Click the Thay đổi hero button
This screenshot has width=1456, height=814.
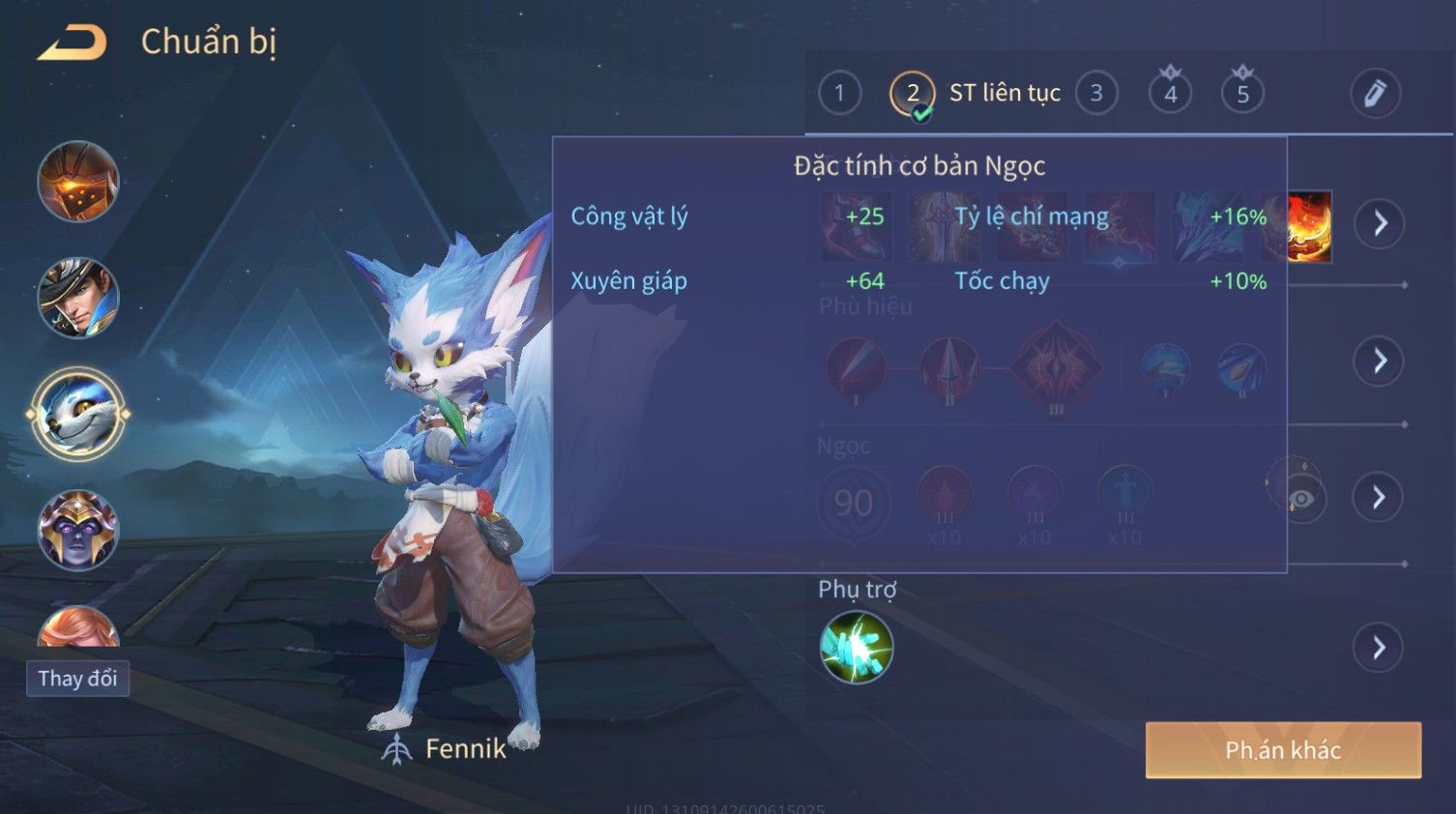click(77, 679)
